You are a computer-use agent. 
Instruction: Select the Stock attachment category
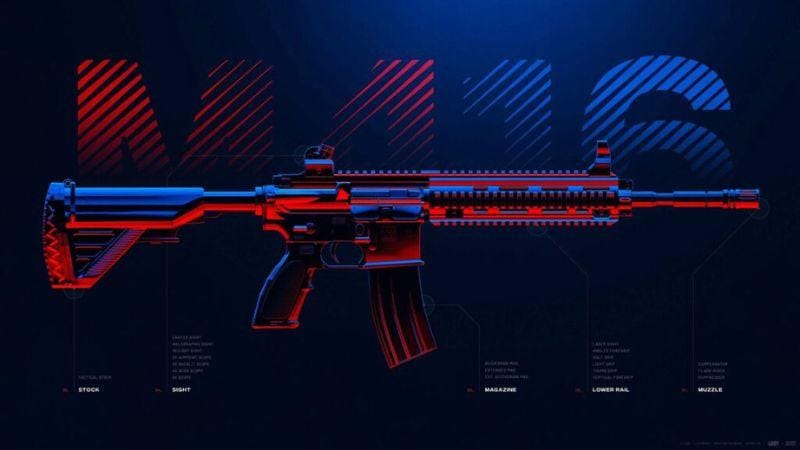[89, 389]
